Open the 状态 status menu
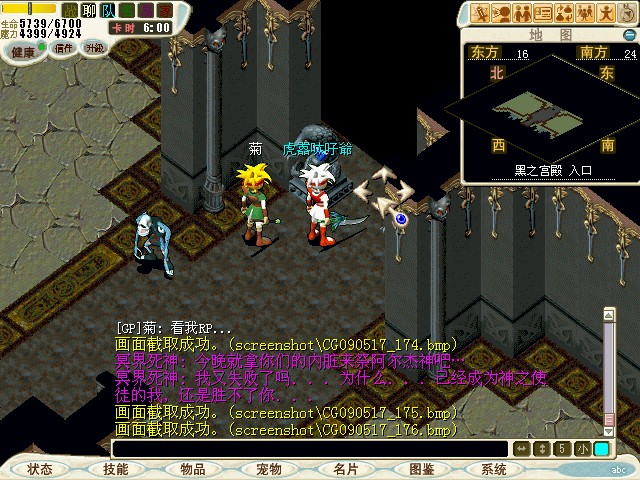 [40, 469]
